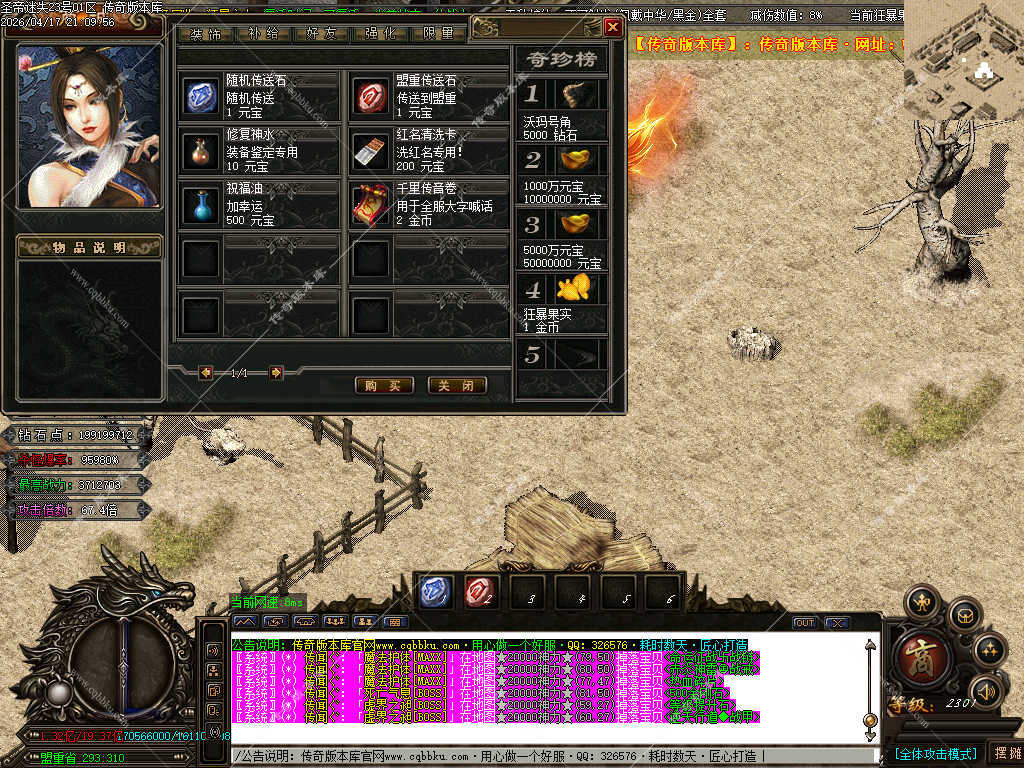Go to the next shop page arrow

click(276, 373)
